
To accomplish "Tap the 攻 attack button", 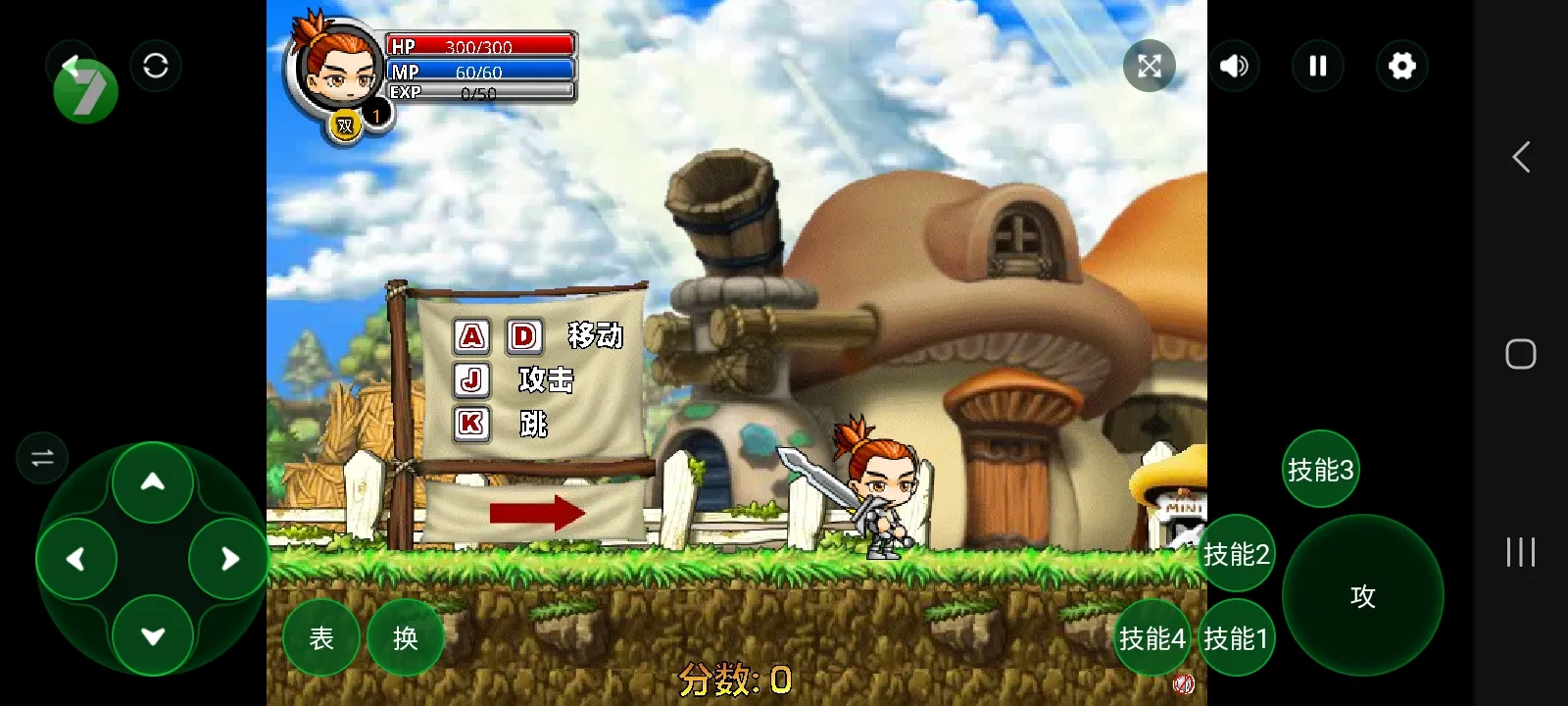I will click(1362, 595).
